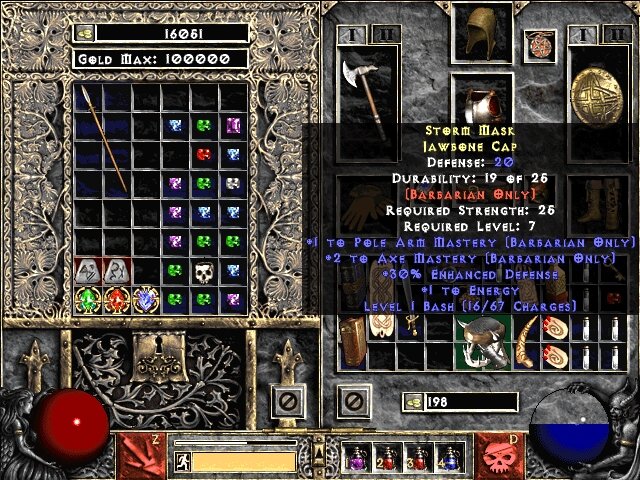
Task: Click the stash gold withdraw button
Action: tap(85, 33)
